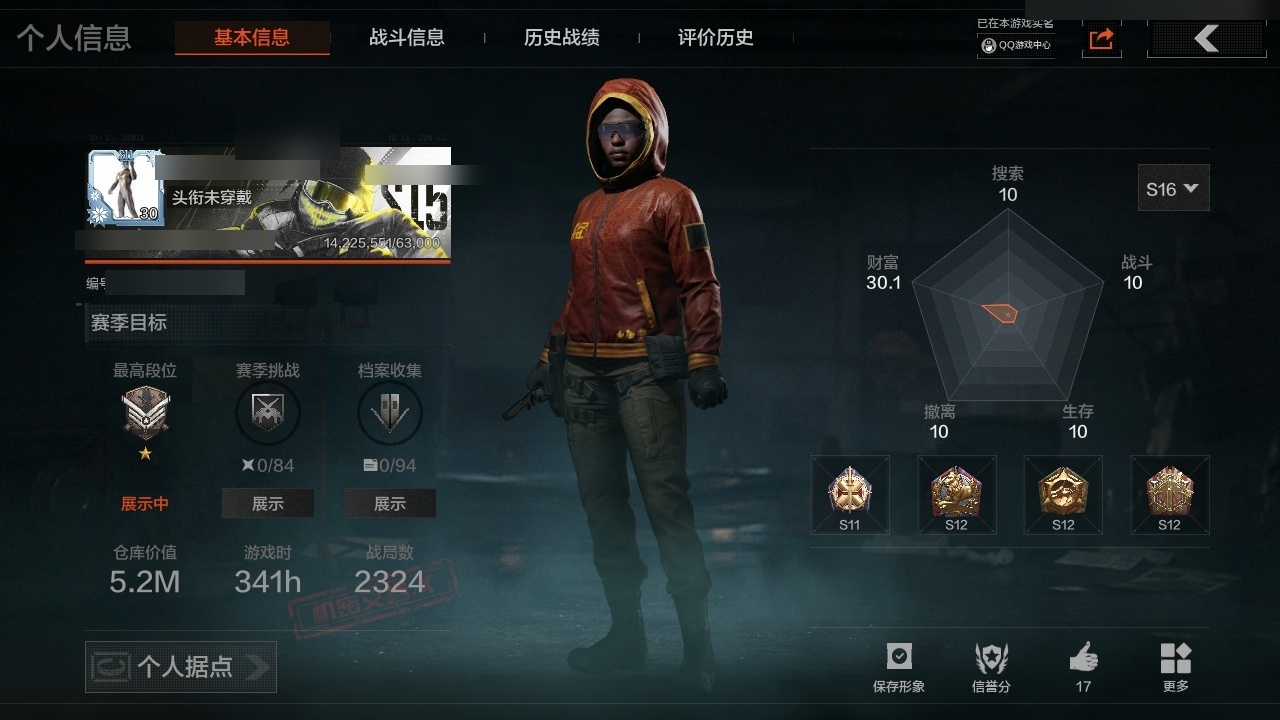Show the 评价历史 tab
Screen dimensions: 1280x720
(716, 38)
